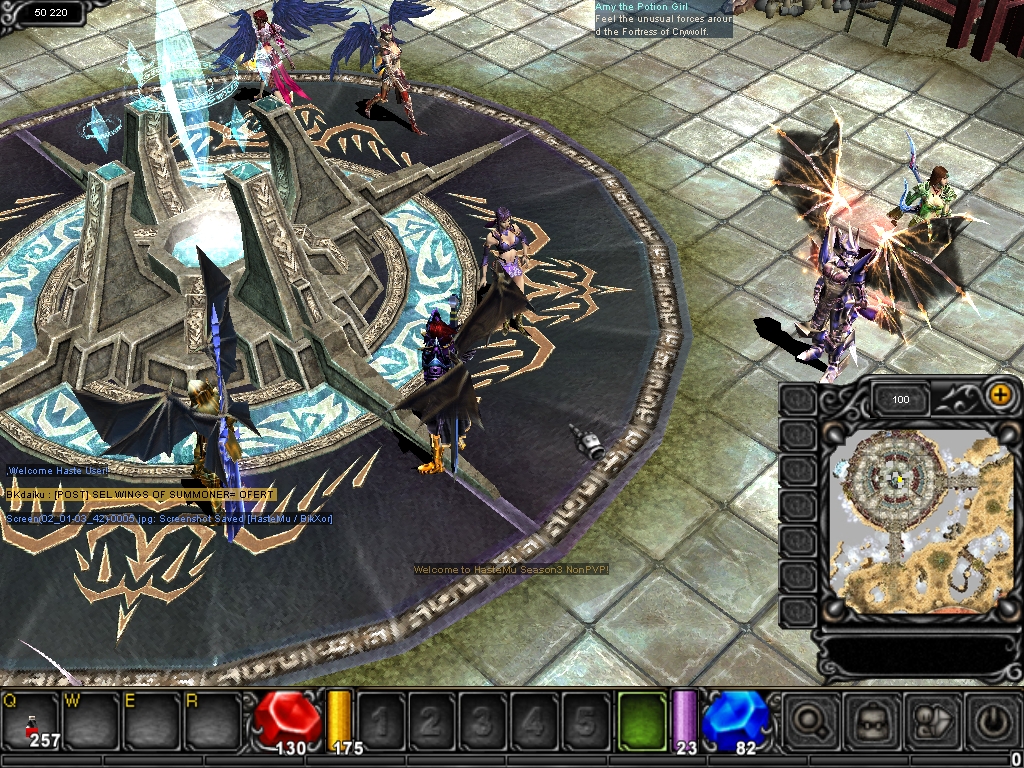Select the Q potion slot with 257
The height and width of the screenshot is (768, 1024).
tap(30, 719)
